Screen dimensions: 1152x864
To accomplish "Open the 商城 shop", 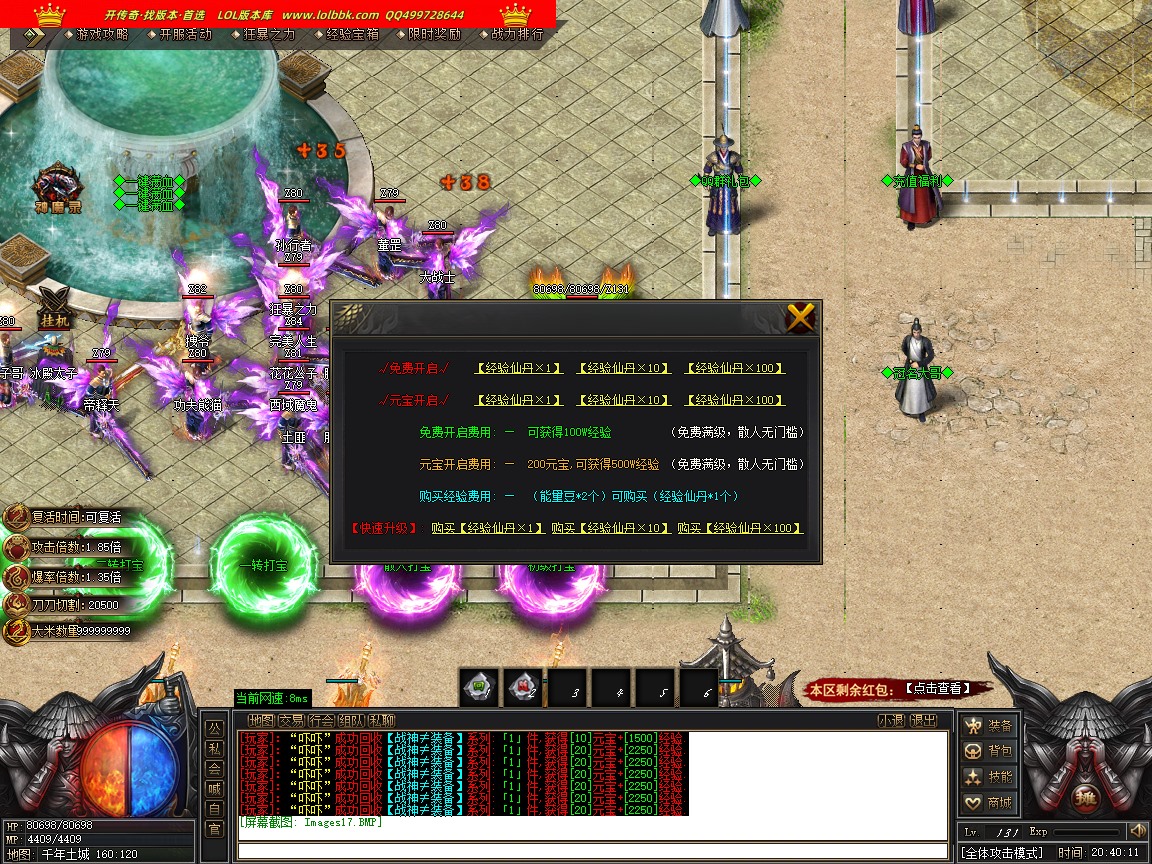I will [x=988, y=803].
